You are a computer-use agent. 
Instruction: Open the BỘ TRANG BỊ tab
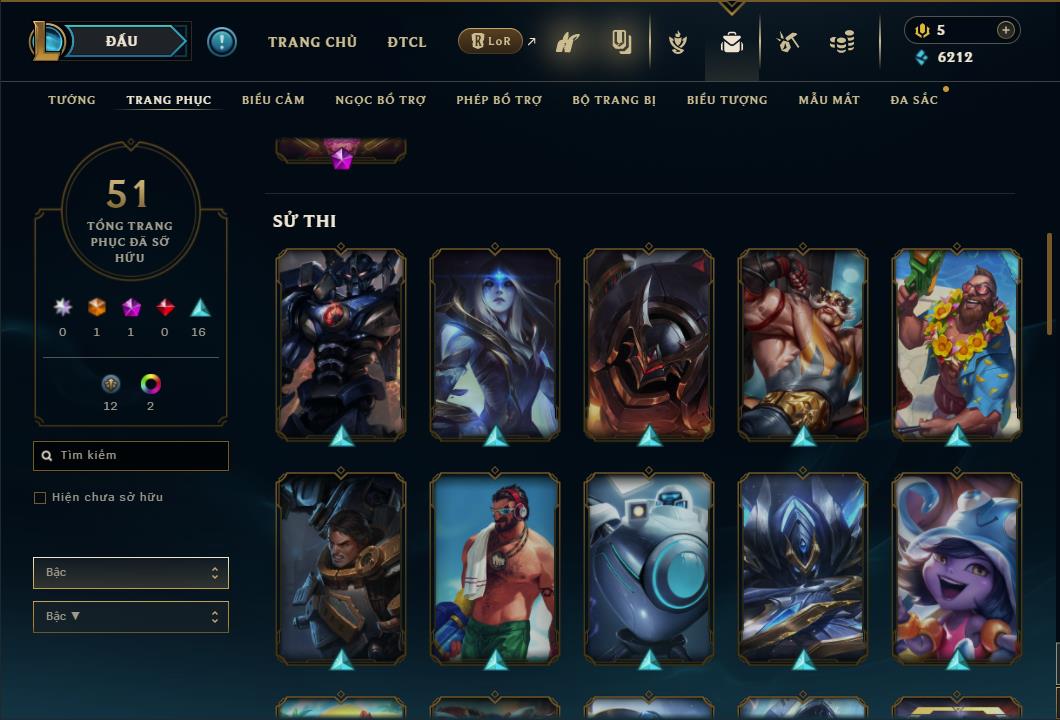point(614,100)
